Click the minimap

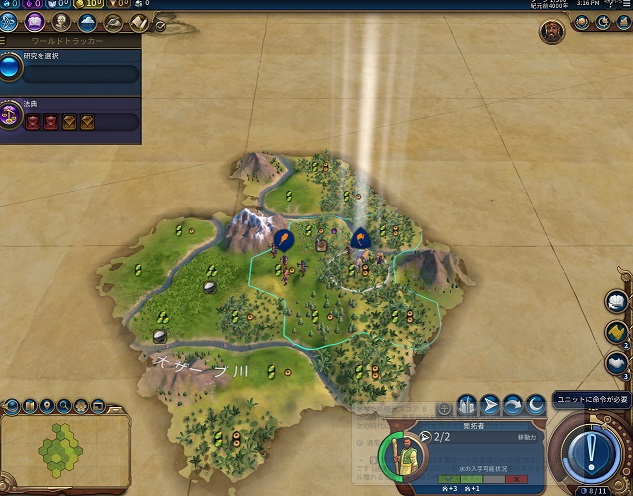[62, 450]
